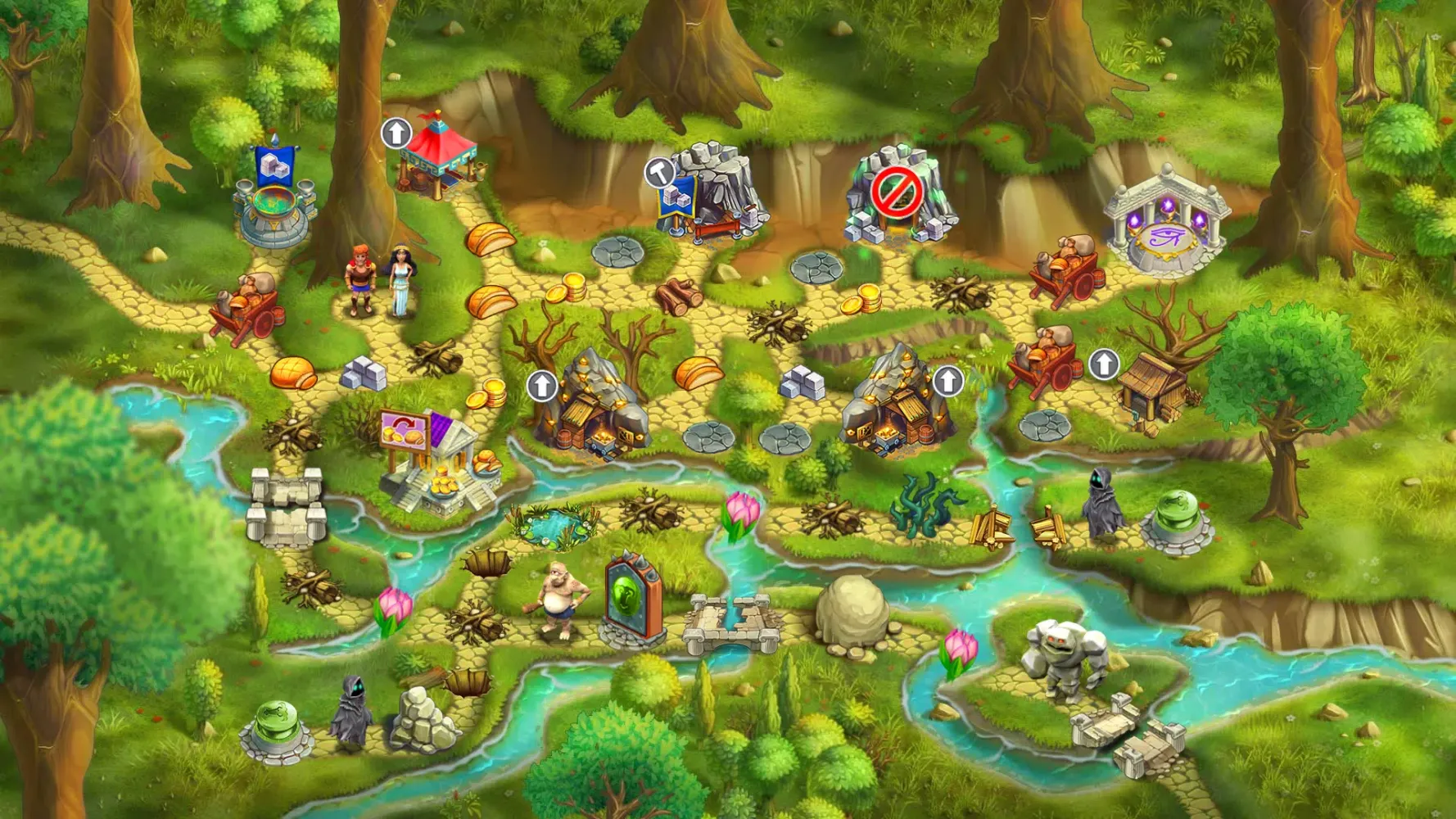Click the upgrade arrow beside the red tent
This screenshot has width=1456, height=819.
396,133
